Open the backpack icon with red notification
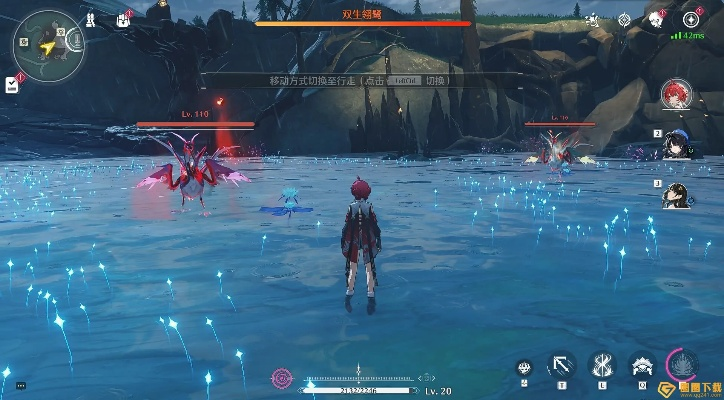Screen dimensions: 724x400 (x=124, y=19)
